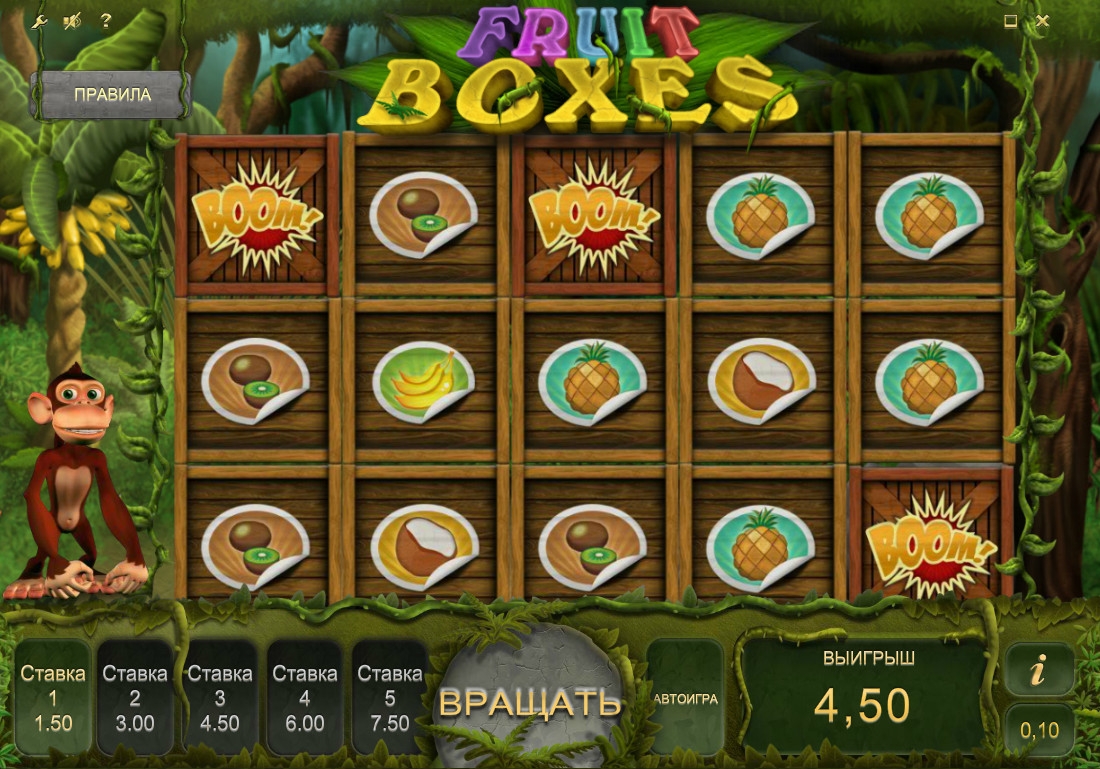This screenshot has width=1100, height=769.
Task: Activate the АВТОИГРА autoplay button
Action: pyautogui.click(x=685, y=698)
